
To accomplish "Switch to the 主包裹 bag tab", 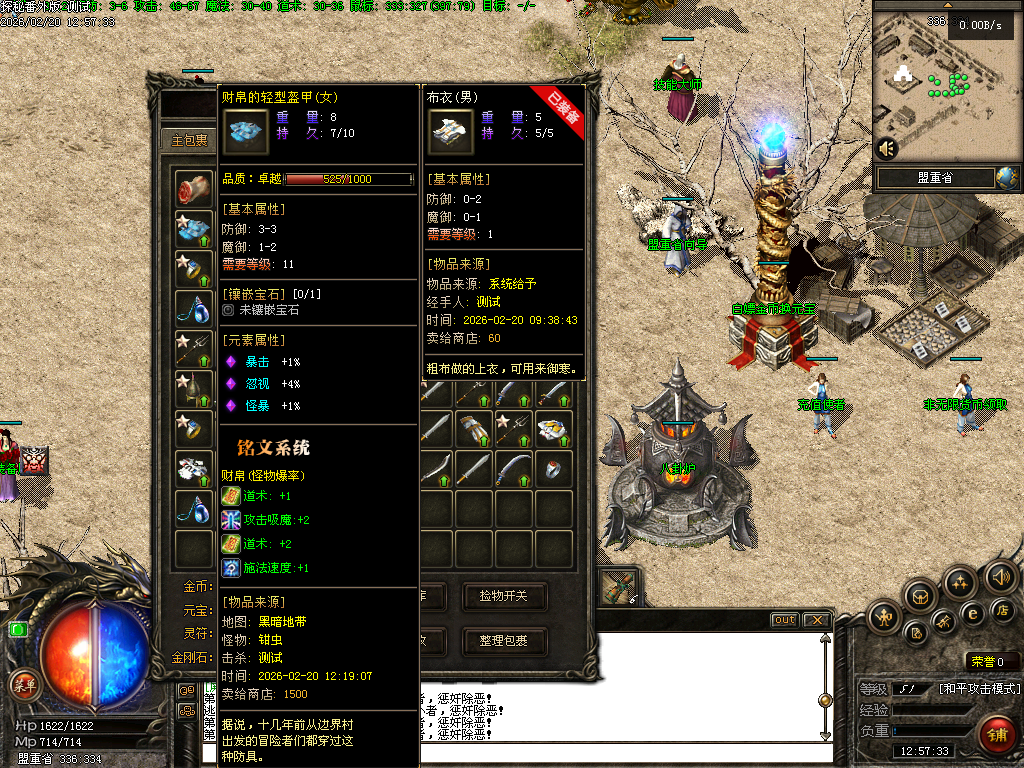I will (188, 140).
